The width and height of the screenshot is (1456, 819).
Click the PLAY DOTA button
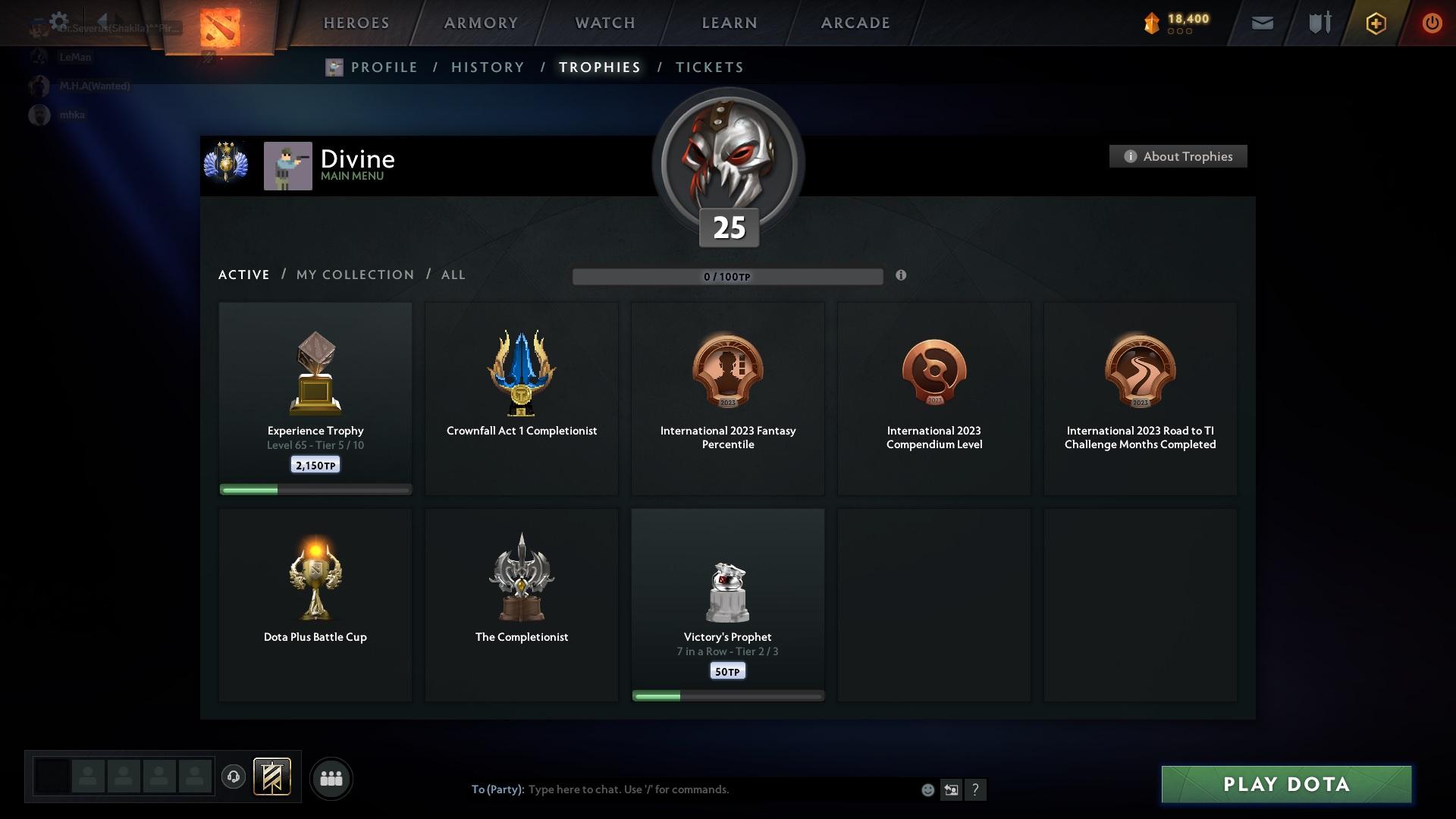tap(1287, 784)
